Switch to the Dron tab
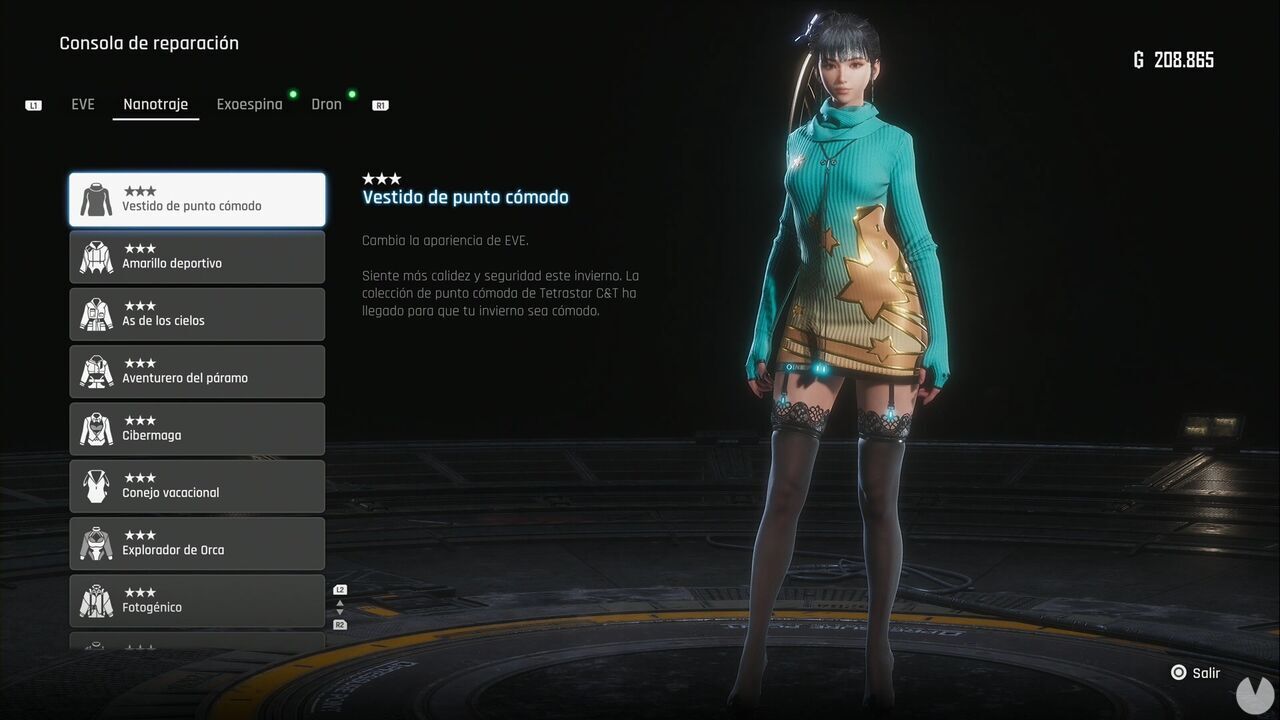This screenshot has height=720, width=1280. 326,103
